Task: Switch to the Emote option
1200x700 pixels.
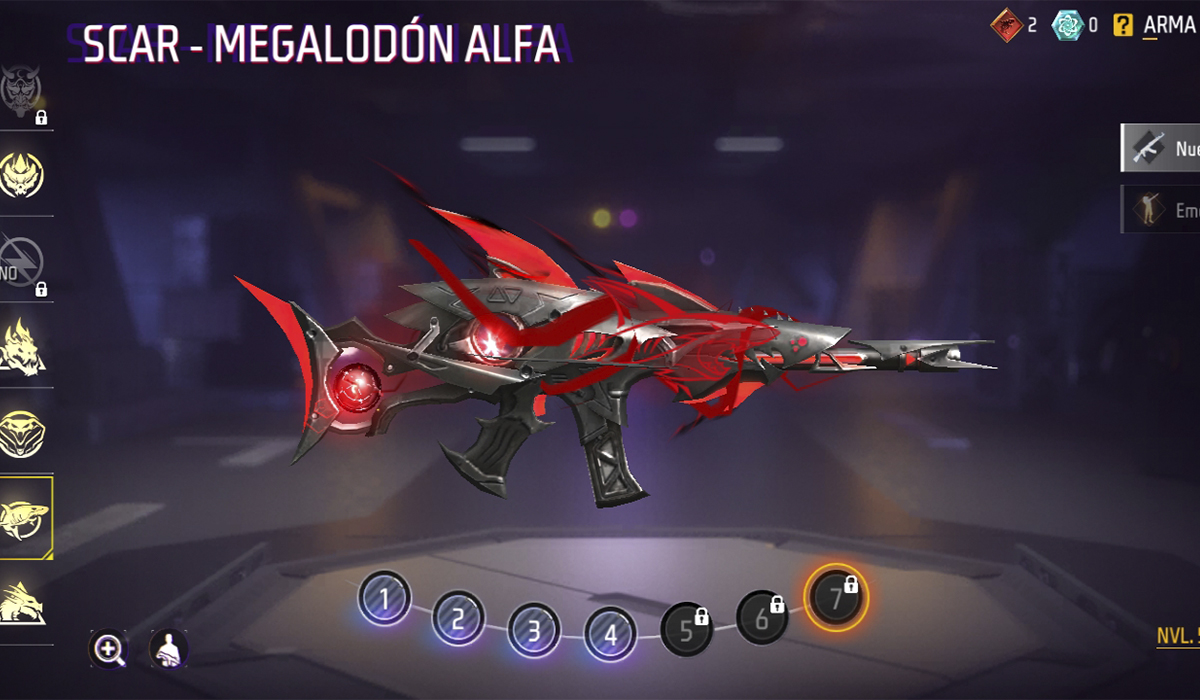Action: 1160,209
